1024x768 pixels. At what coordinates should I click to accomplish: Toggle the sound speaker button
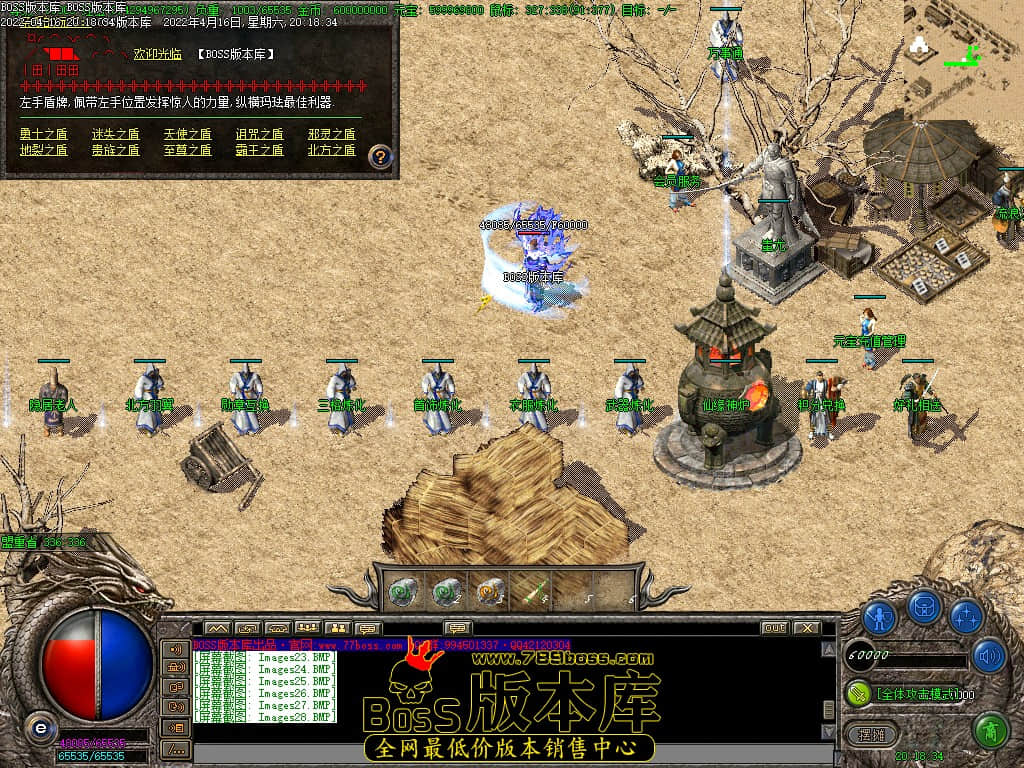coord(989,655)
